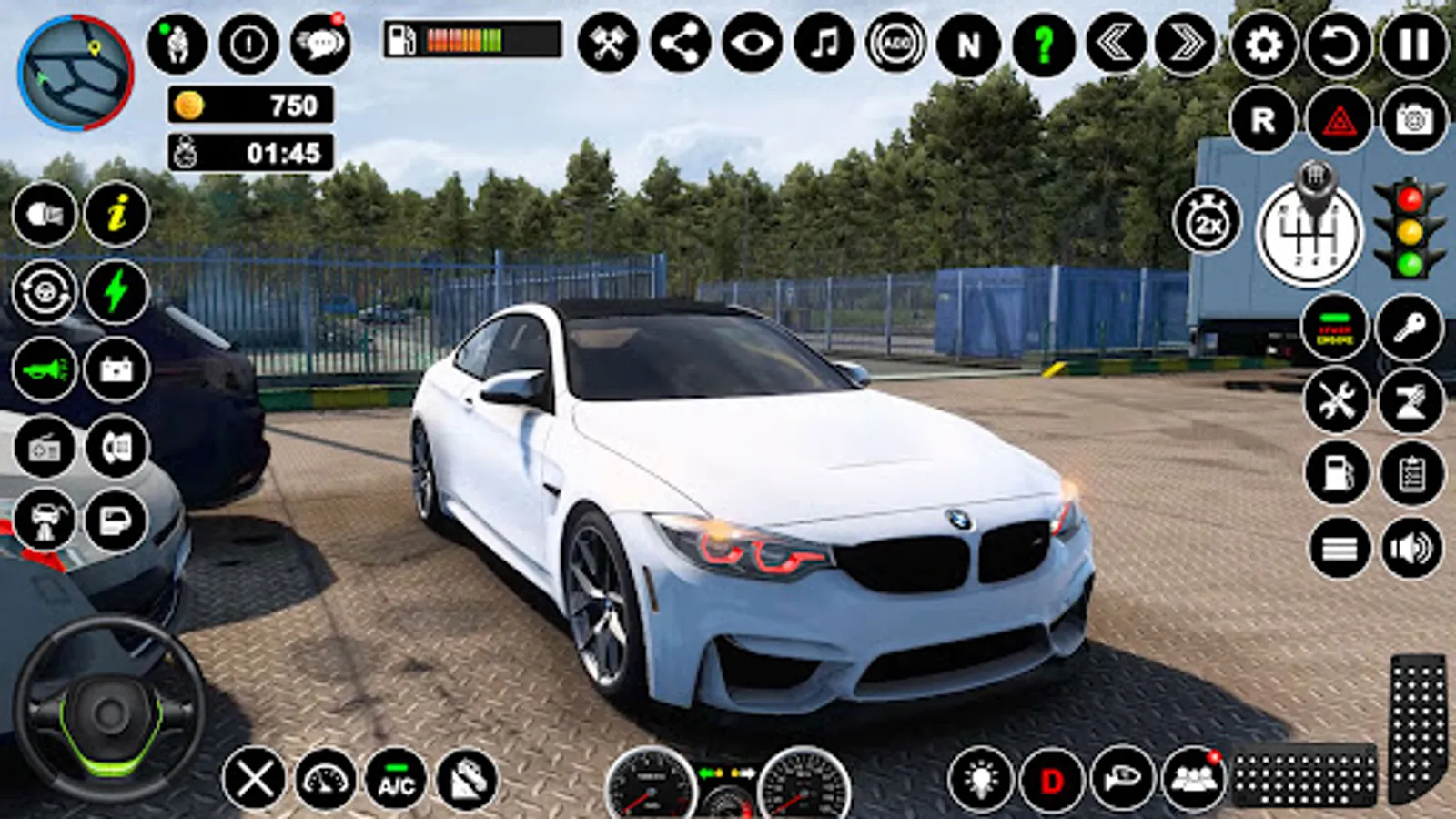Use the key ignition button
Viewport: 1456px width, 819px height.
click(x=1410, y=328)
